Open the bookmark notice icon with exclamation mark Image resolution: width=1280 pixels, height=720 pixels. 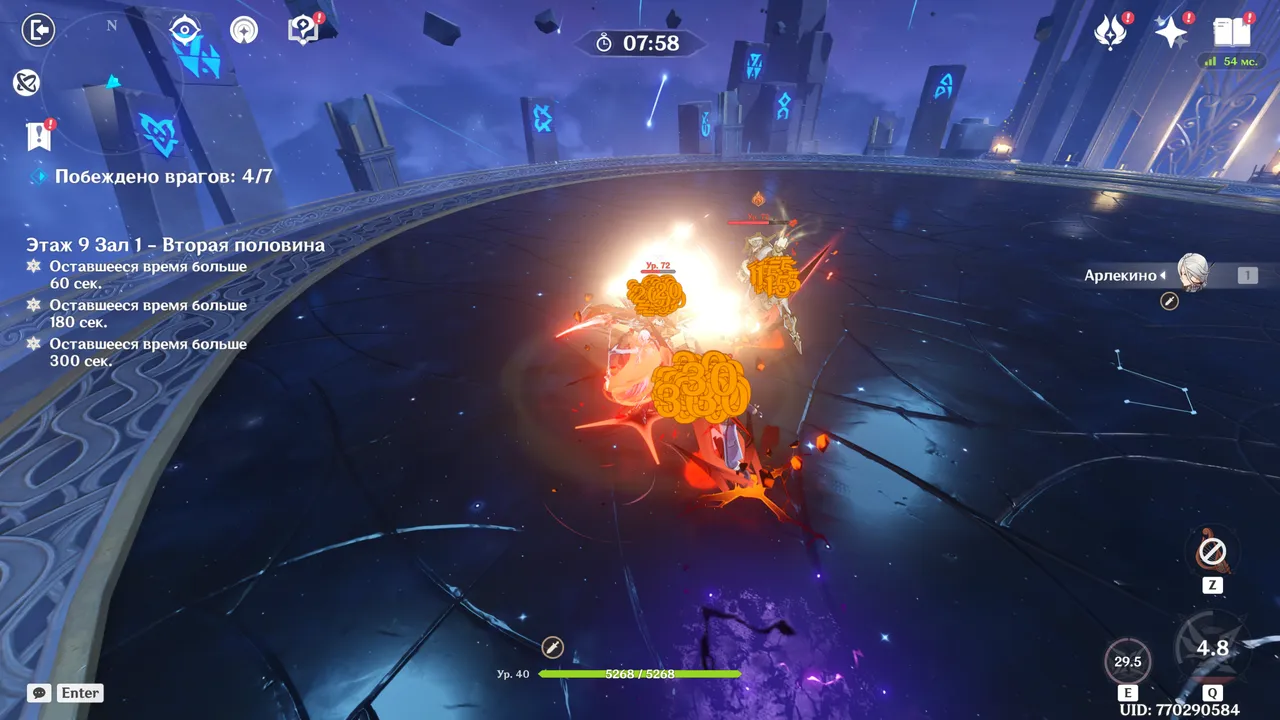[x=38, y=136]
